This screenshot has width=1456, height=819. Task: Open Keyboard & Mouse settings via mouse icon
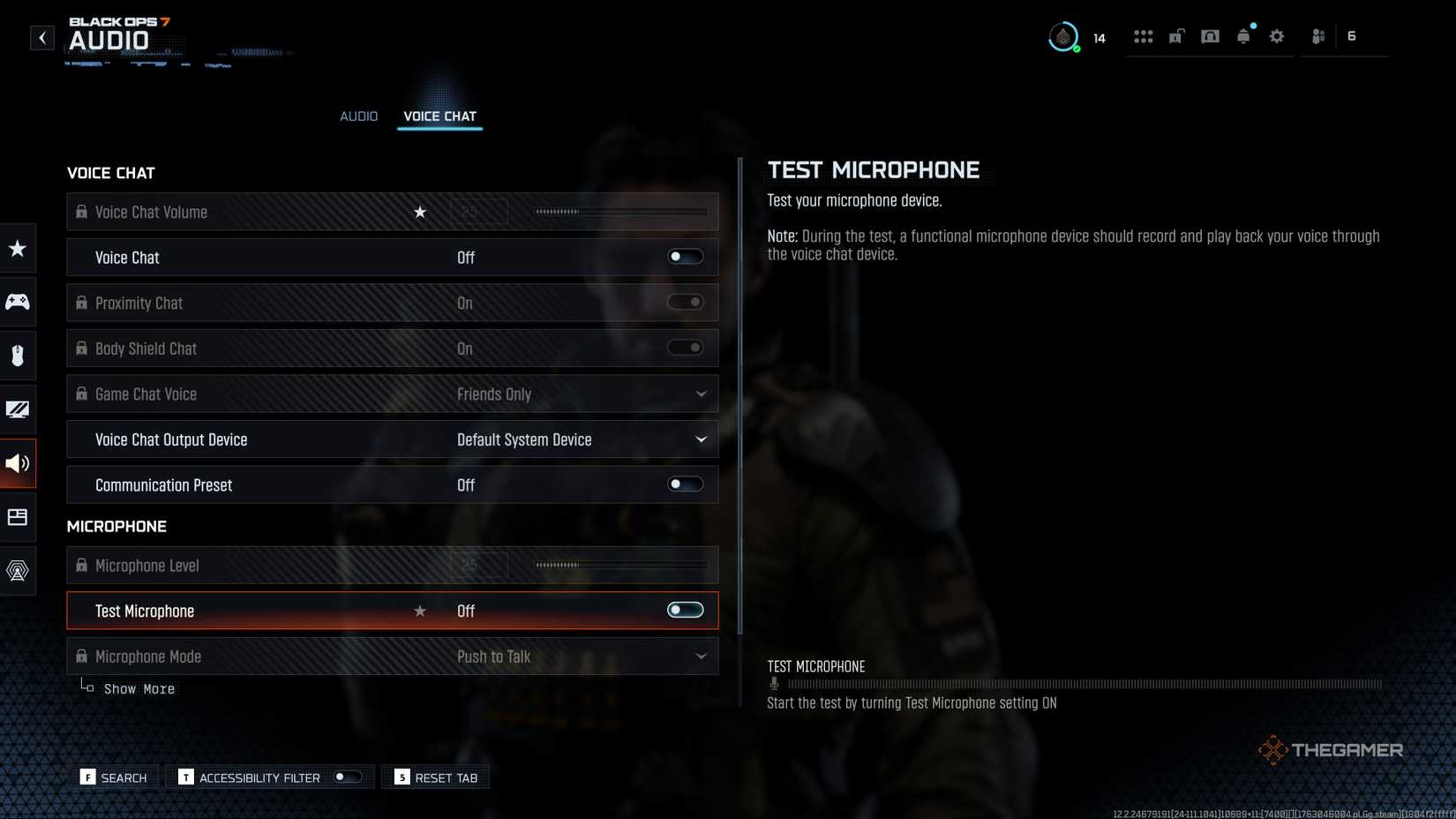click(x=18, y=355)
